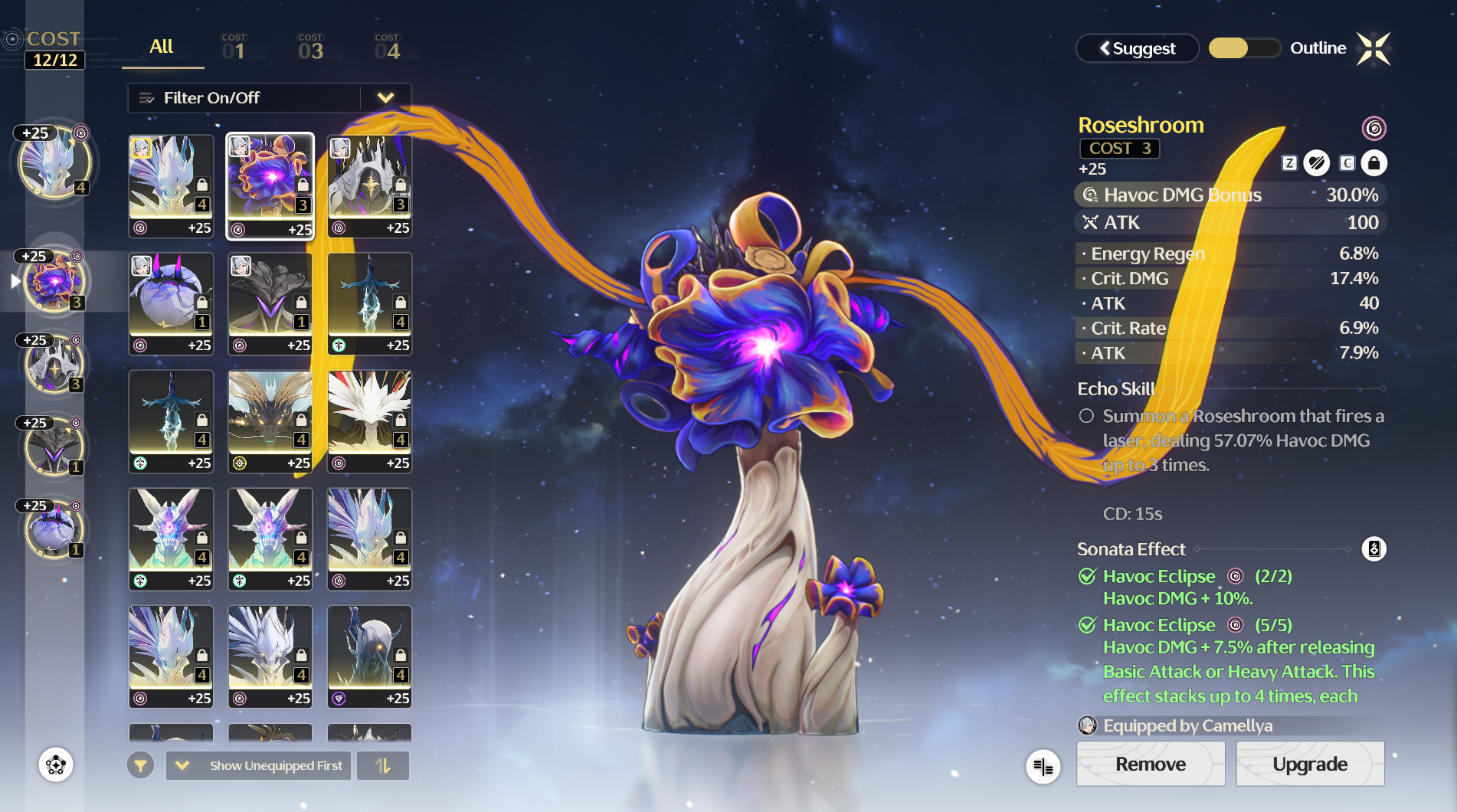
Task: Select the Cost 01 tab
Action: pyautogui.click(x=234, y=47)
